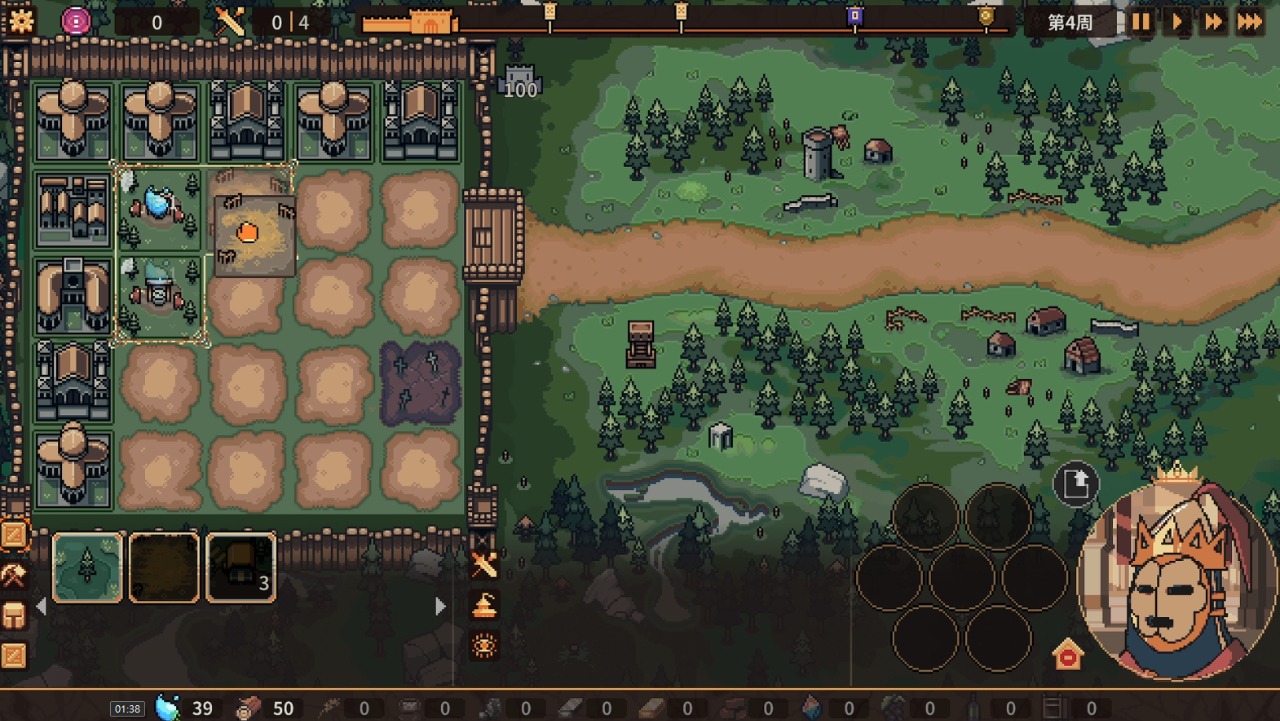Select the pine forest tile card
This screenshot has width=1280, height=721.
click(87, 567)
